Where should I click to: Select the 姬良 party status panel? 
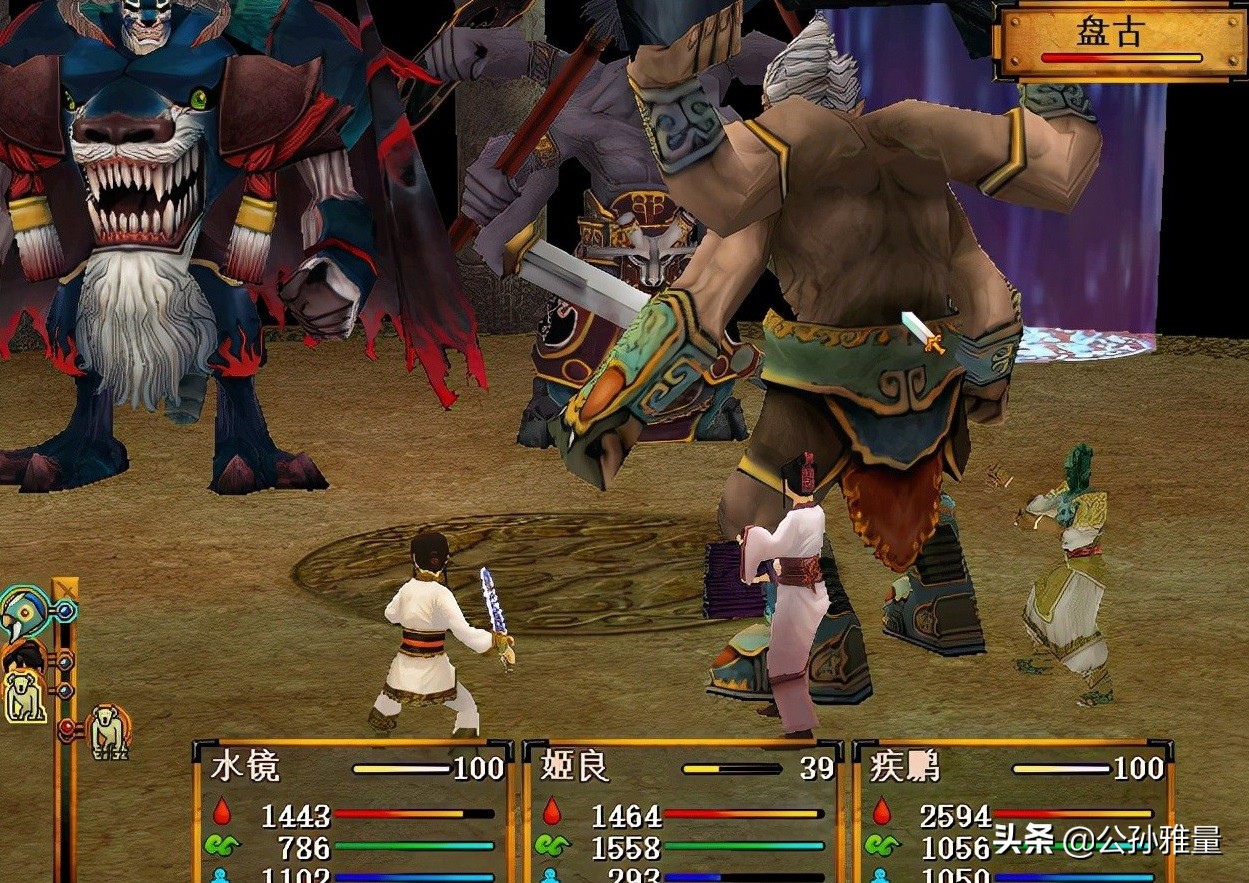pyautogui.click(x=682, y=812)
